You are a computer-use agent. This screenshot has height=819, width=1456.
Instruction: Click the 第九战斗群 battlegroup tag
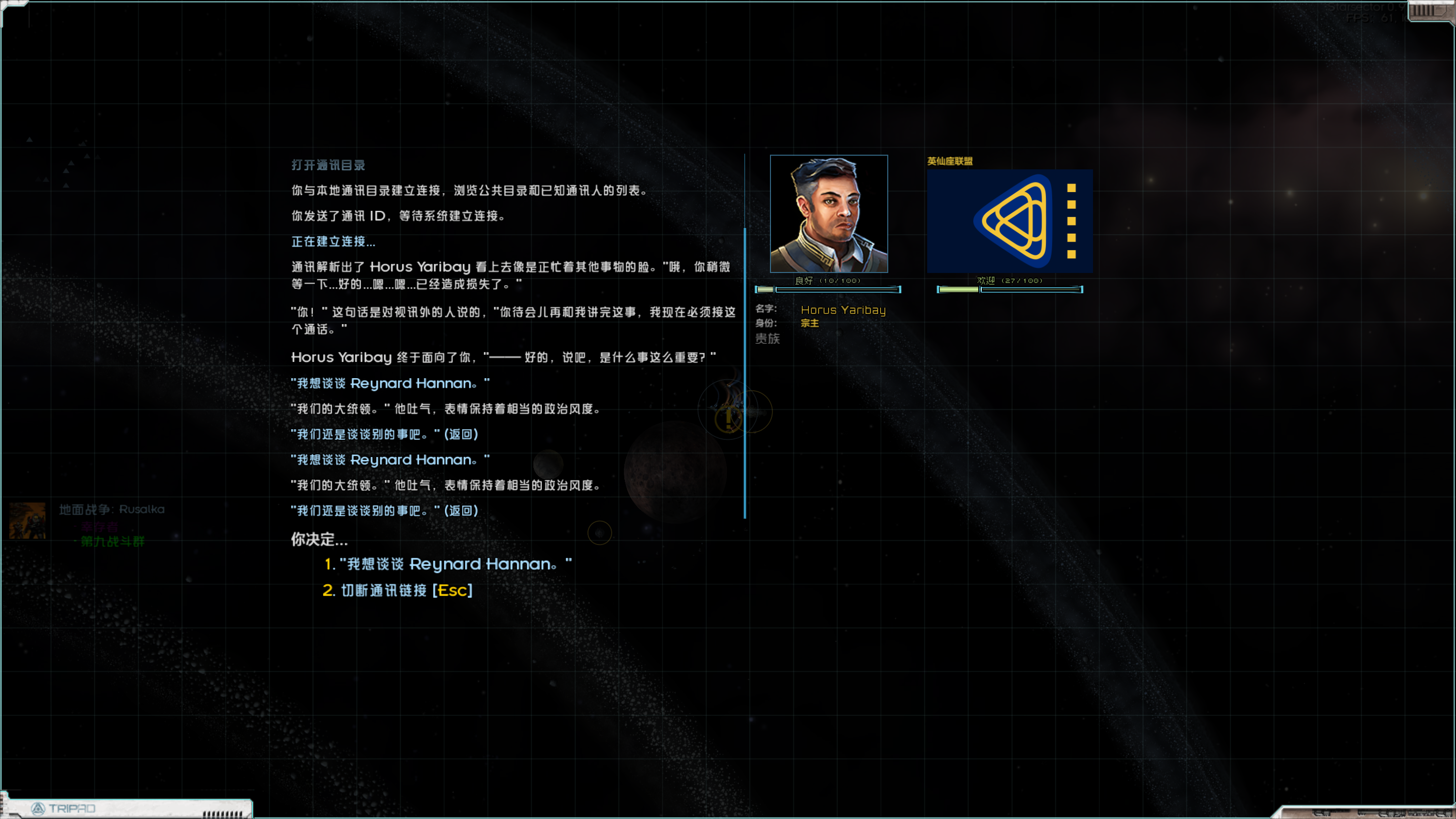[113, 541]
